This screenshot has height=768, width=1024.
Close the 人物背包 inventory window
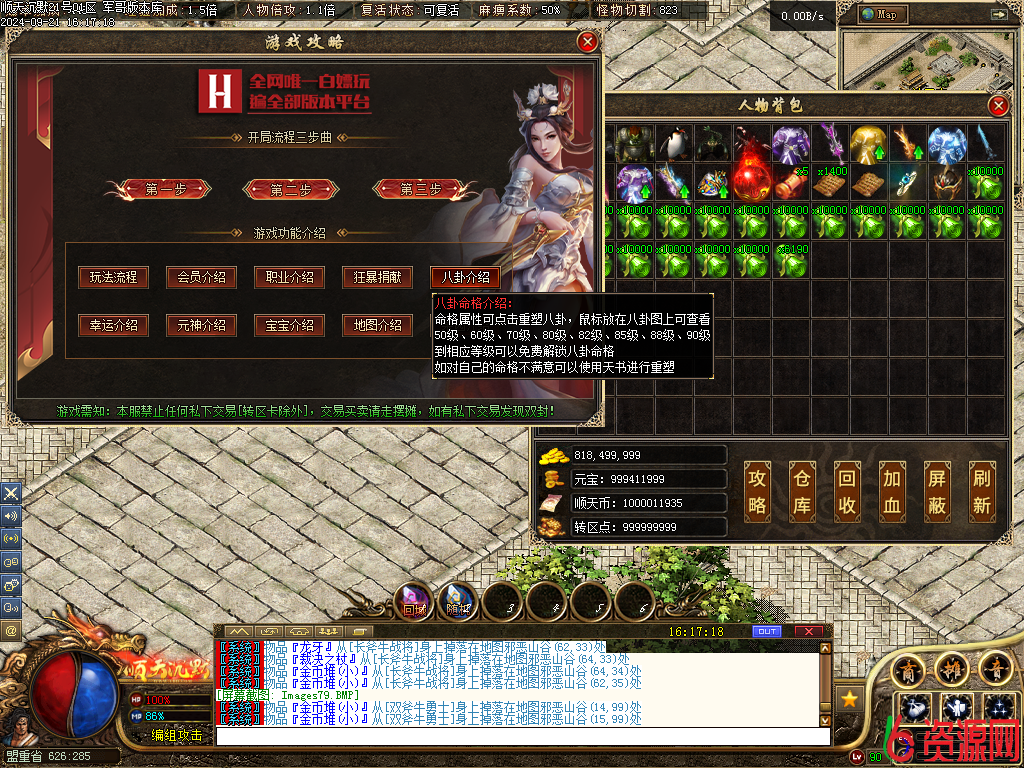point(997,106)
